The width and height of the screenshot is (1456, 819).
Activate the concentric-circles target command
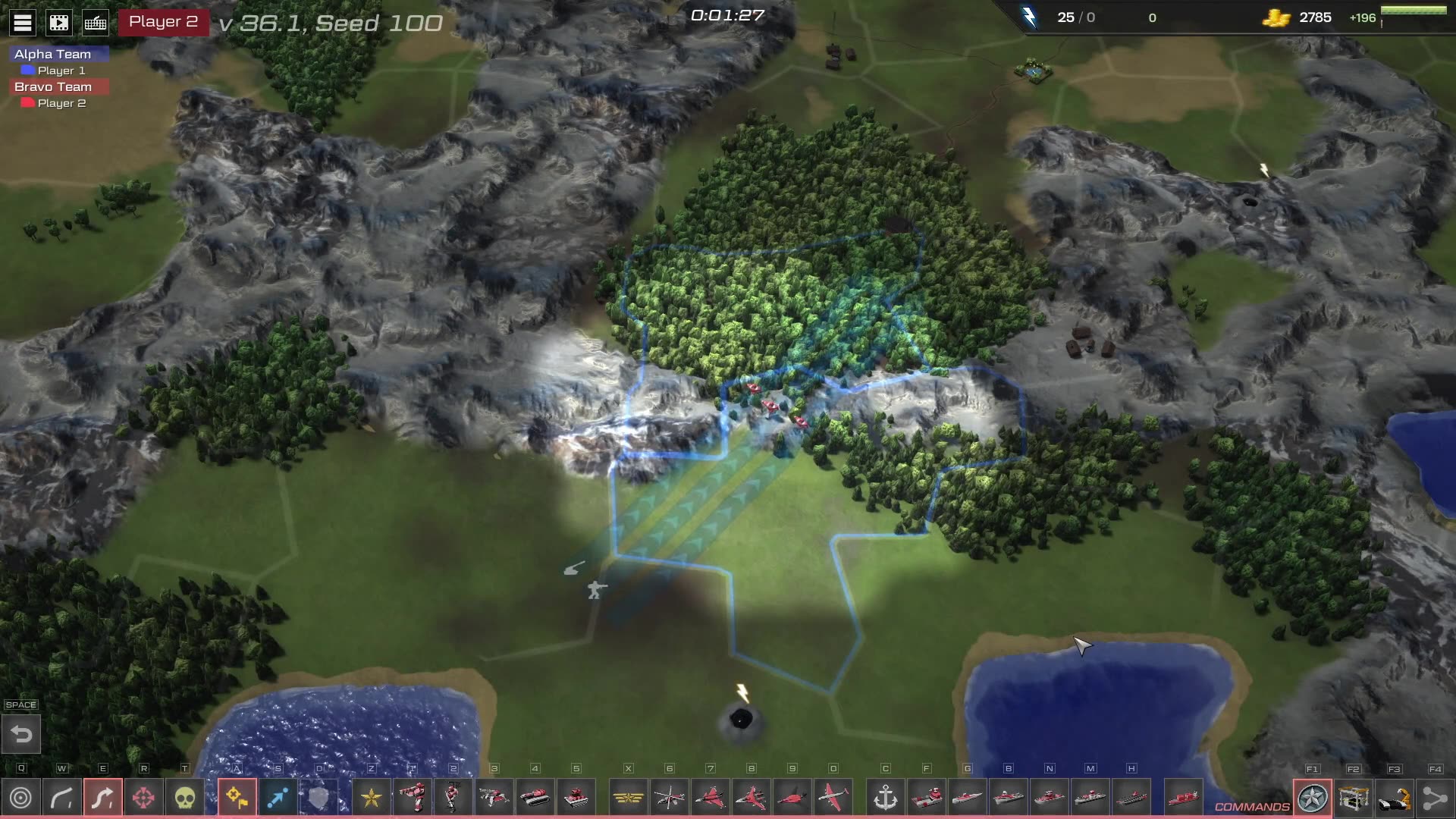click(x=21, y=798)
